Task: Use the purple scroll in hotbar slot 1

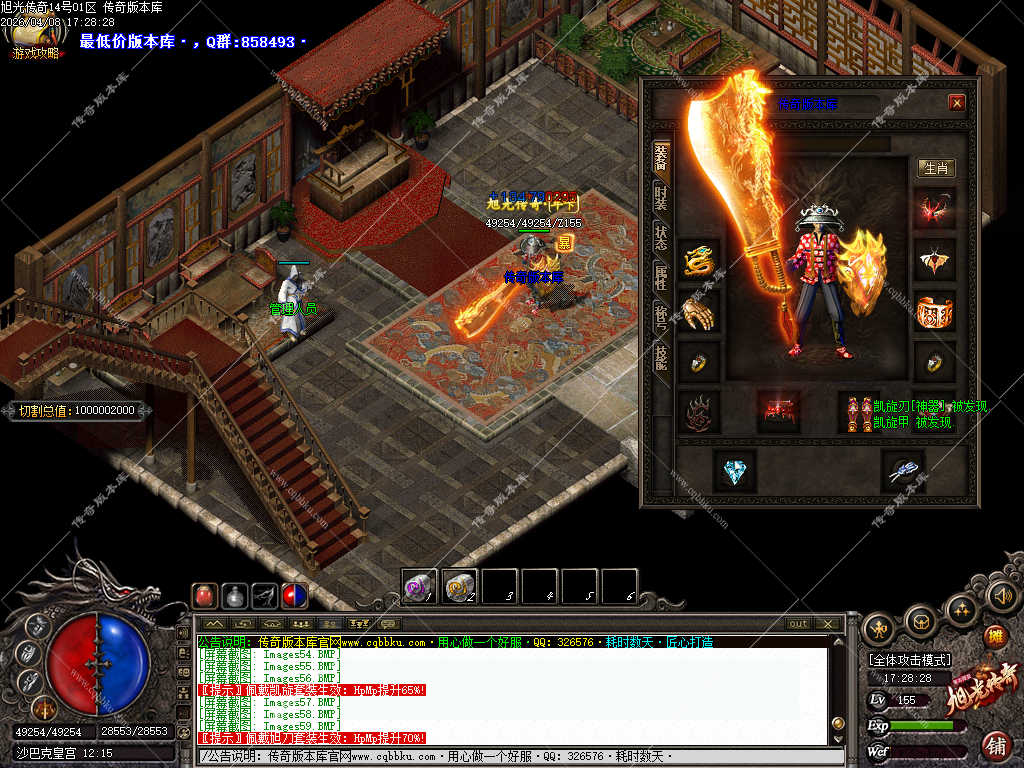Action: 420,586
